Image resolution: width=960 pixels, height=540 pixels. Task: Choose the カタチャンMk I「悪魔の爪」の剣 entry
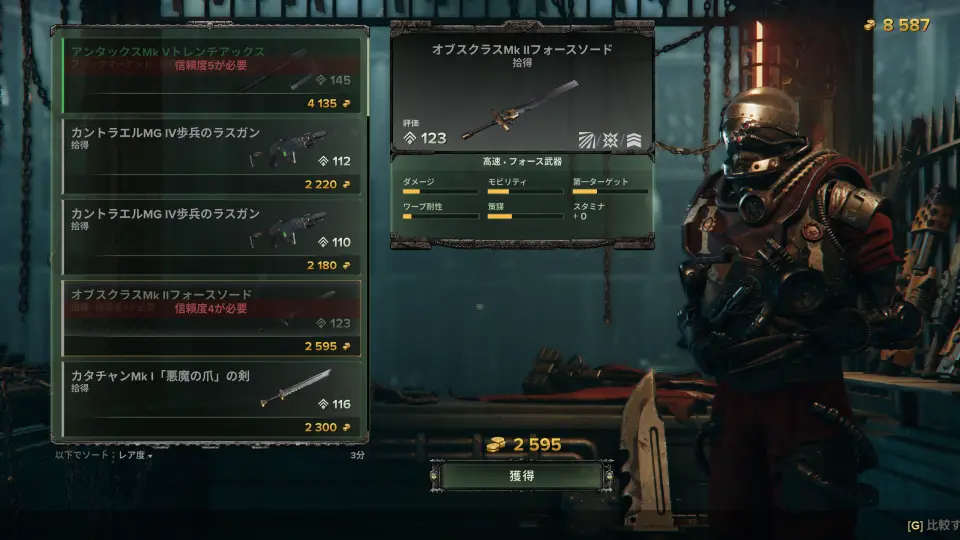coord(210,399)
